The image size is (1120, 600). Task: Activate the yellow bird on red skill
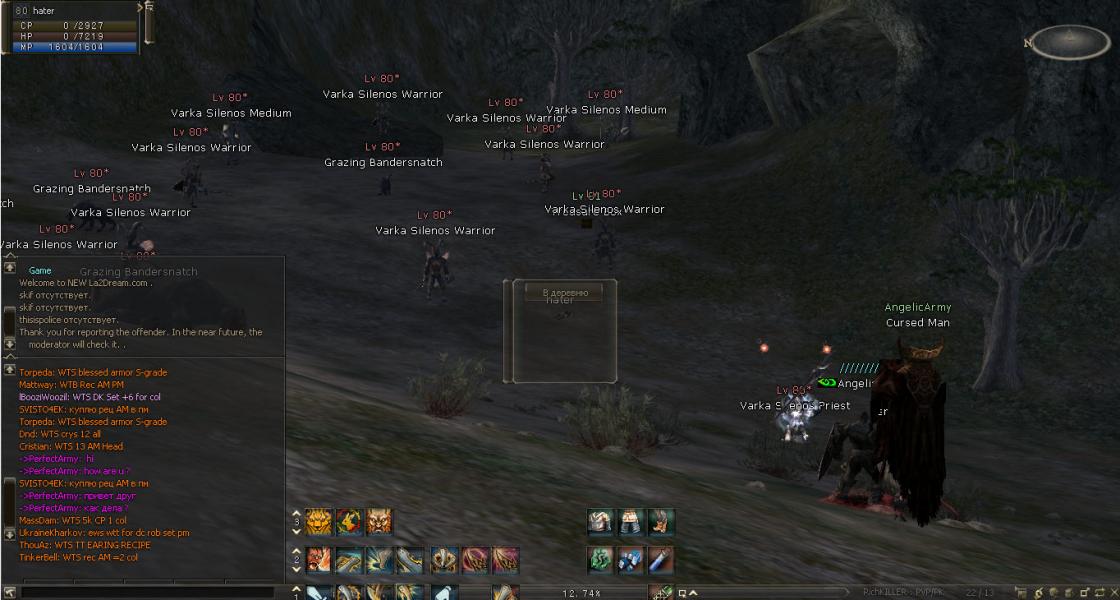coord(349,521)
